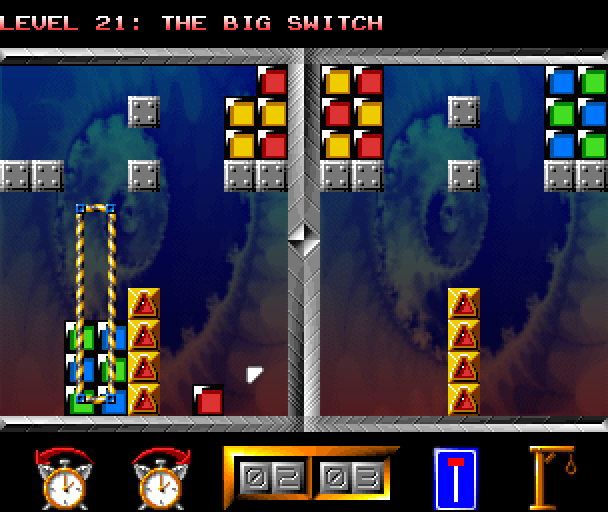Select the gallows give-up icon
This screenshot has width=608, height=512.
(554, 477)
